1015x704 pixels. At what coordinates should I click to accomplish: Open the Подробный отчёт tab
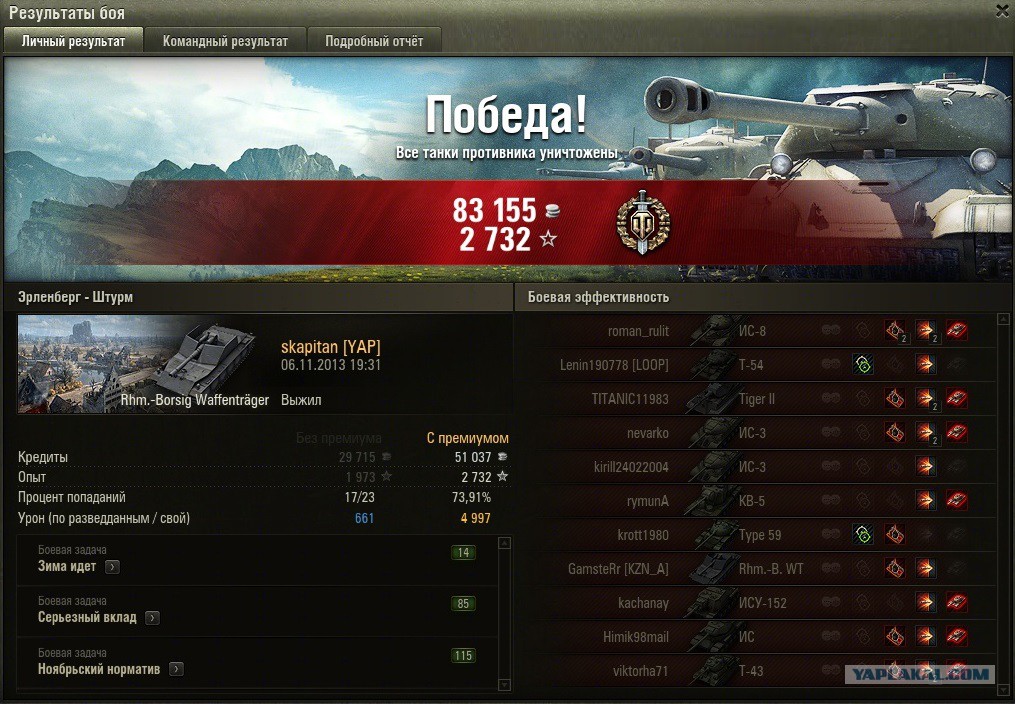click(x=373, y=41)
